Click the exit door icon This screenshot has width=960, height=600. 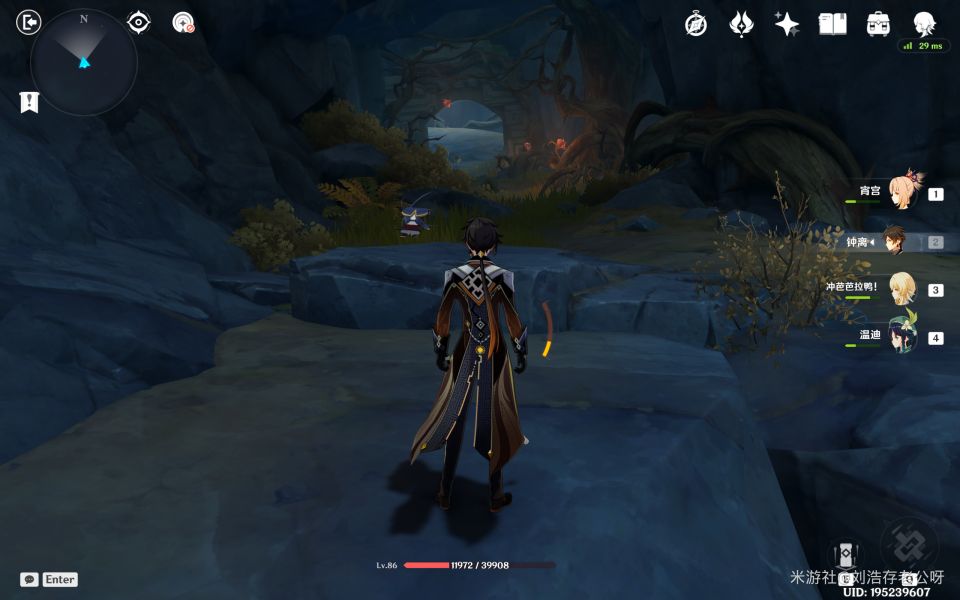30,22
